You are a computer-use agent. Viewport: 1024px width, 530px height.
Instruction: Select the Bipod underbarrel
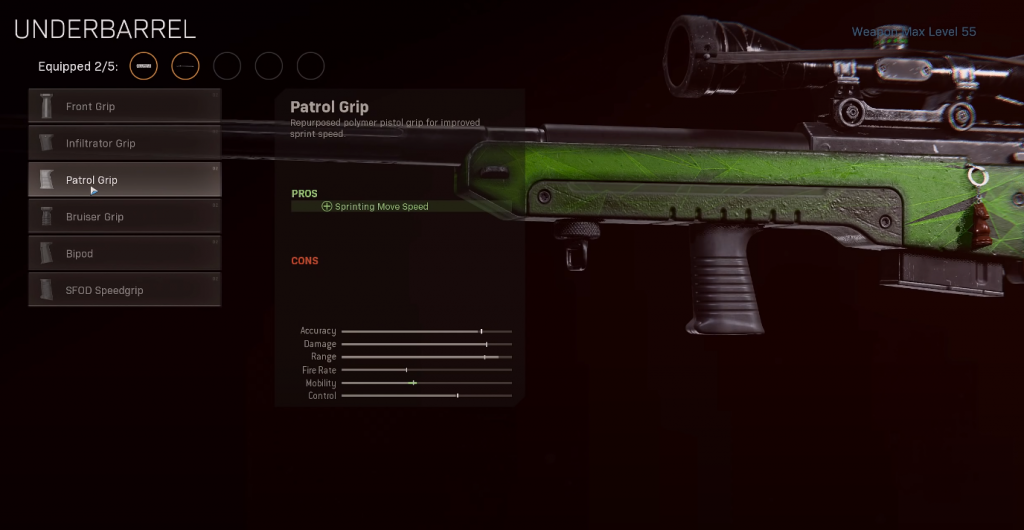(x=124, y=254)
